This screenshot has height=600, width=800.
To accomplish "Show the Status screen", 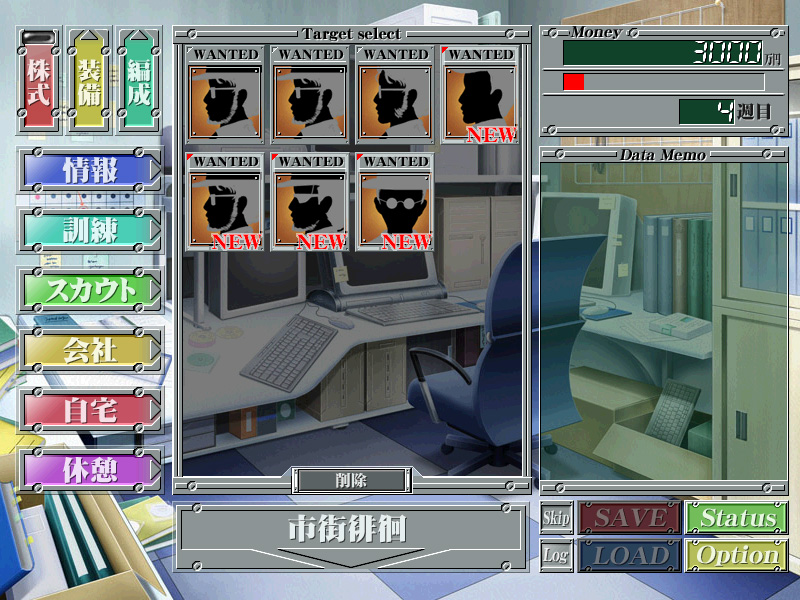I will tap(737, 518).
